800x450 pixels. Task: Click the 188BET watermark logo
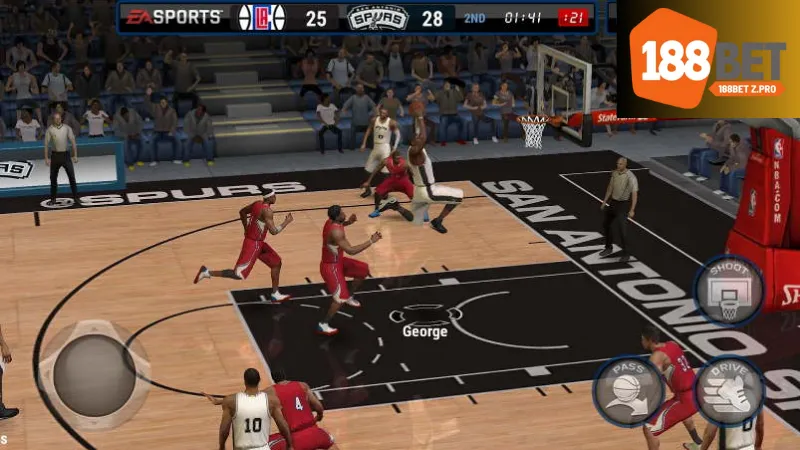[x=712, y=60]
